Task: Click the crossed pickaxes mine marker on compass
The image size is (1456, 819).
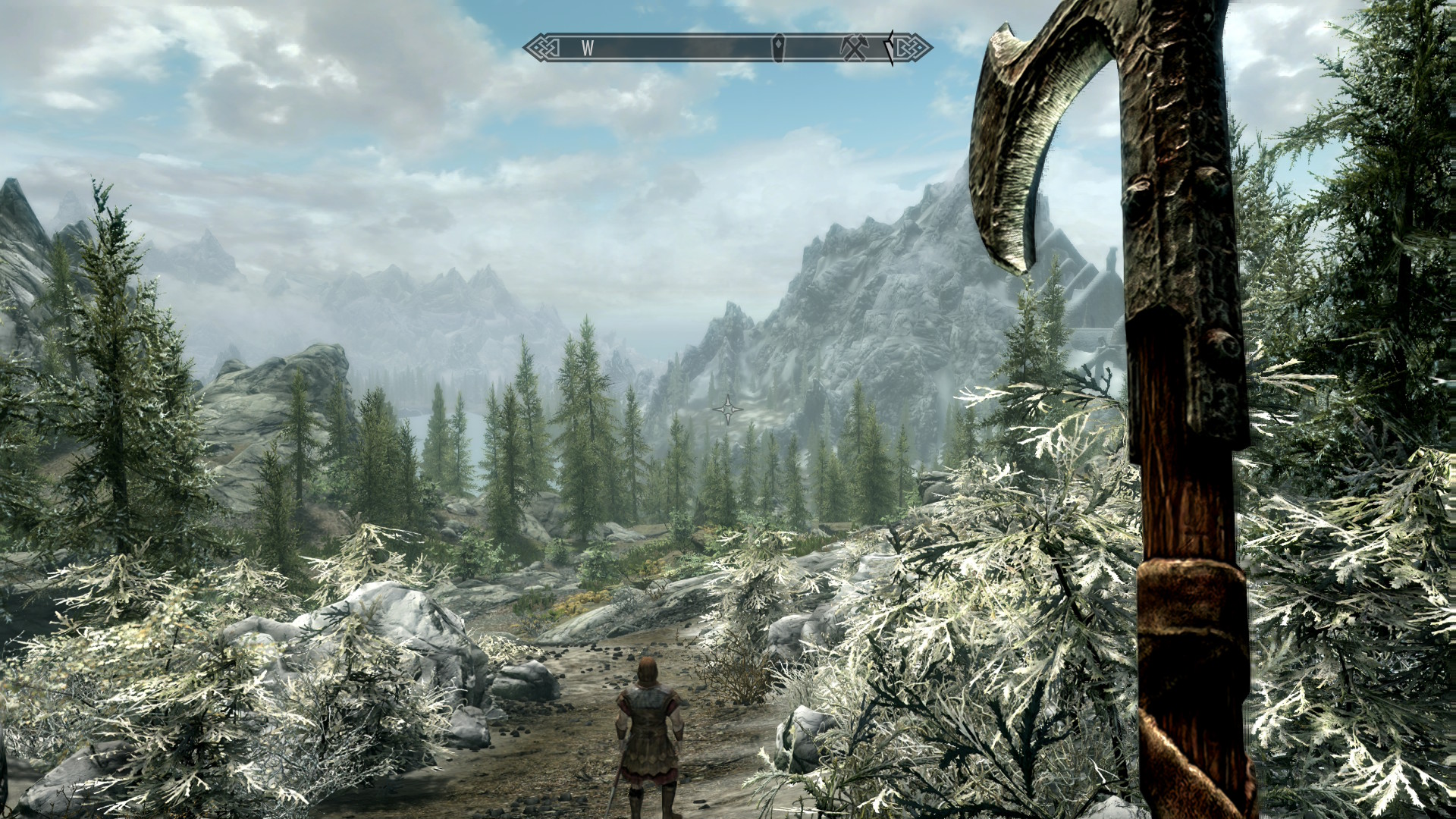Action: pos(852,48)
